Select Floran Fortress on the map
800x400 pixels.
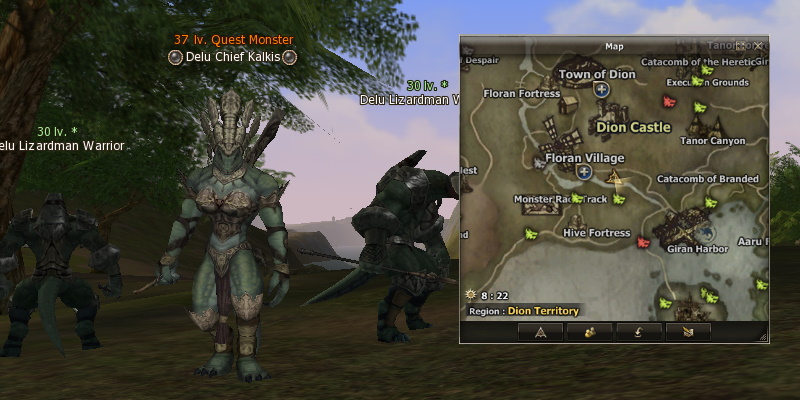pos(521,94)
